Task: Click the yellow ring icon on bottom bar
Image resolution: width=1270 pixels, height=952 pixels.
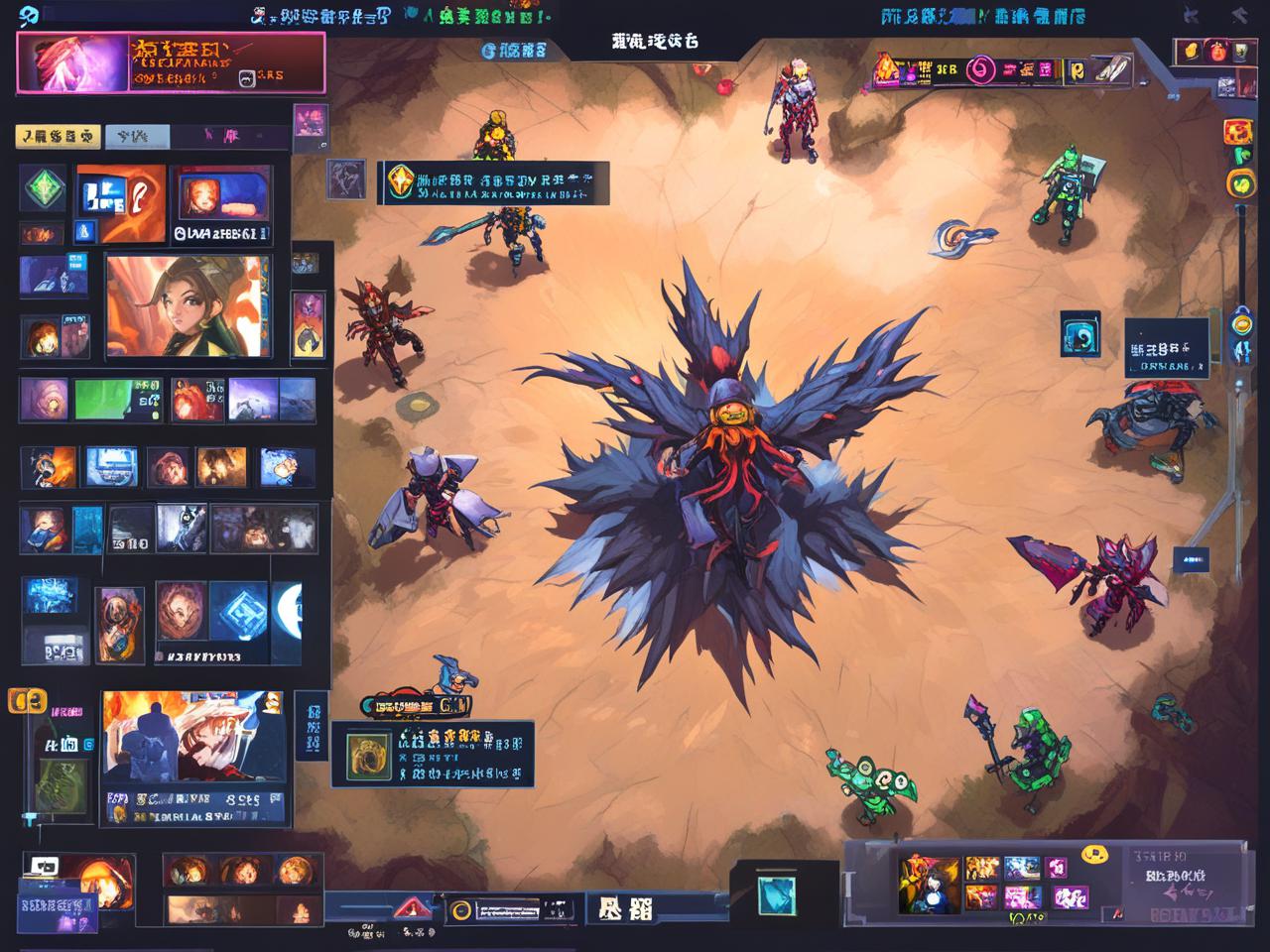Action: (459, 910)
